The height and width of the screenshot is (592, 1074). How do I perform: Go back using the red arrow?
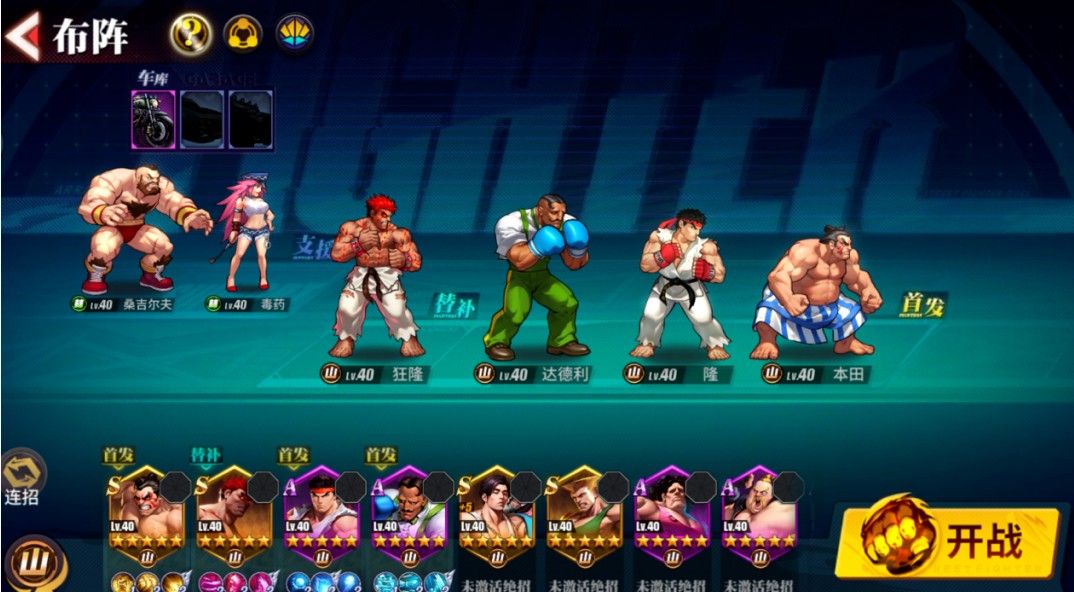coord(22,35)
